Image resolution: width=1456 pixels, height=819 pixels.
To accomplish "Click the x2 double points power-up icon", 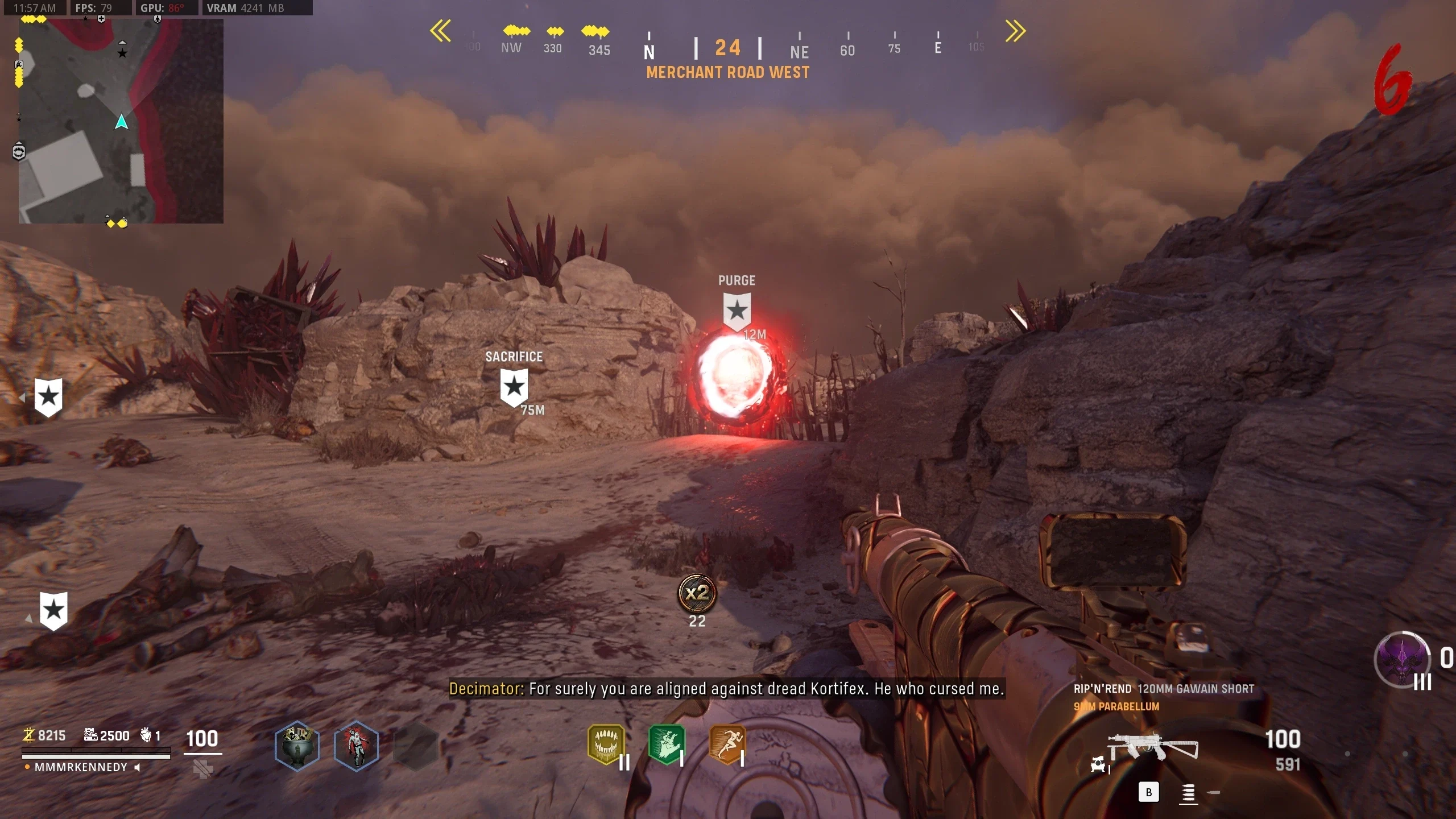I will tap(697, 593).
